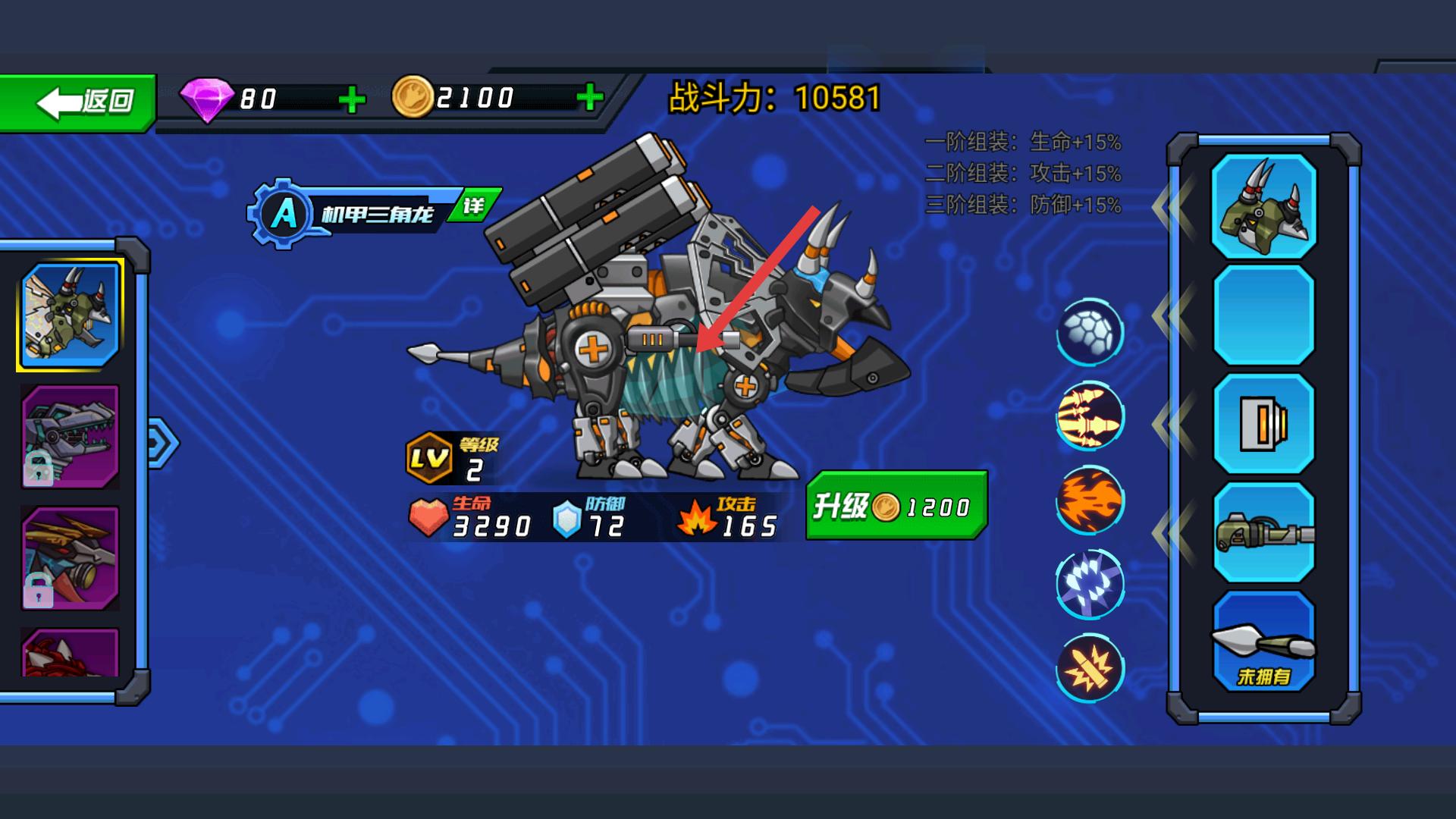Add more purple gems with the plus
Image resolution: width=1456 pixels, height=819 pixels.
[351, 99]
